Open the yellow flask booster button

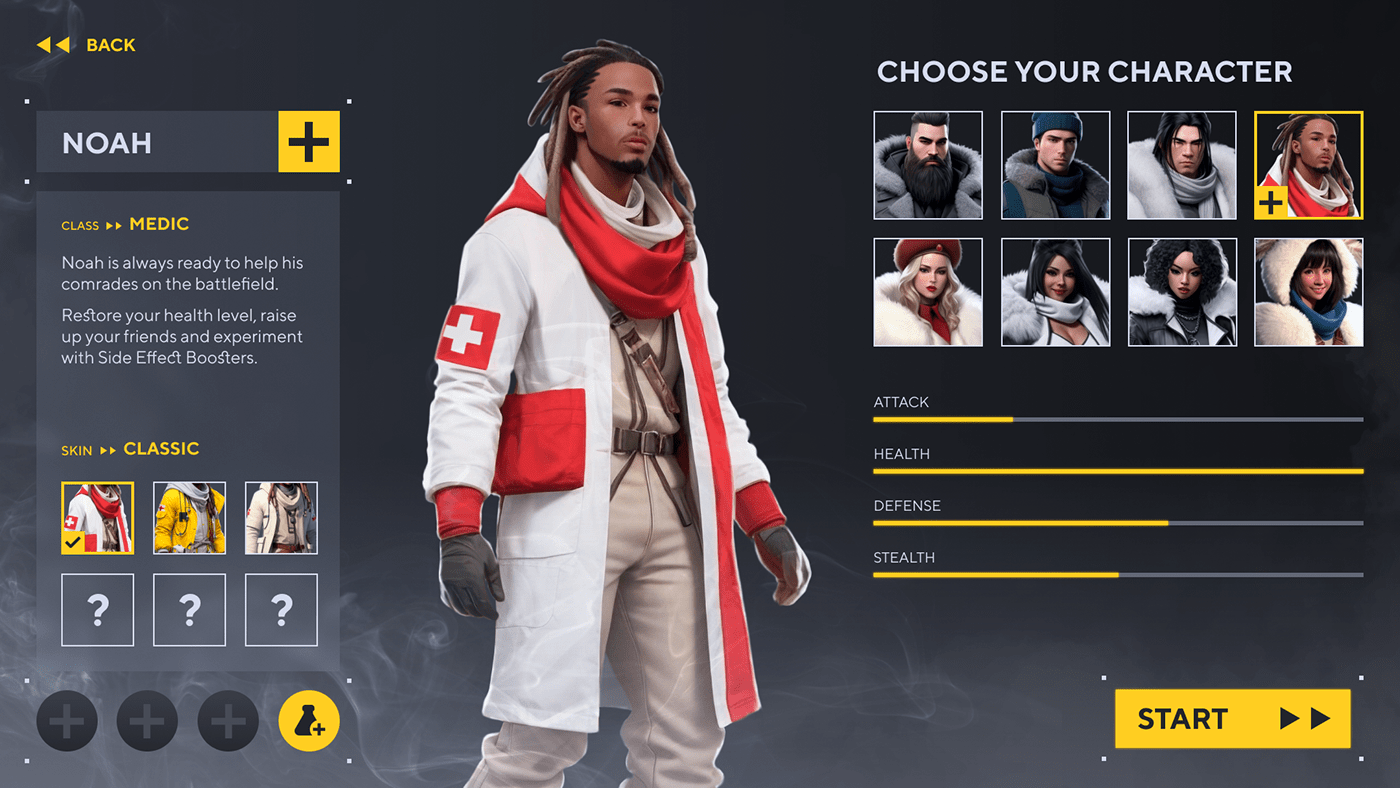[x=309, y=721]
